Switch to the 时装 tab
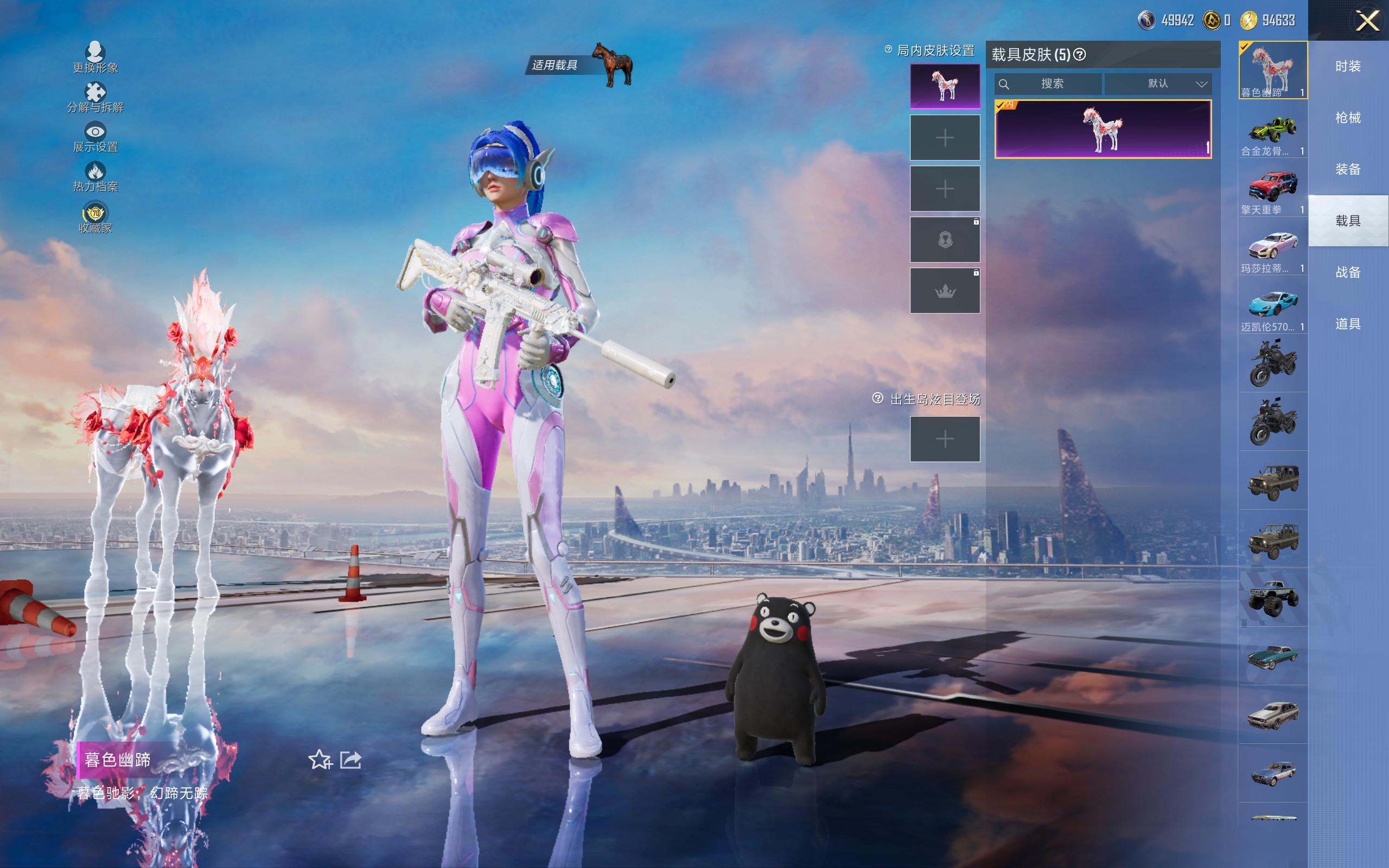Viewport: 1389px width, 868px height. 1348,66
